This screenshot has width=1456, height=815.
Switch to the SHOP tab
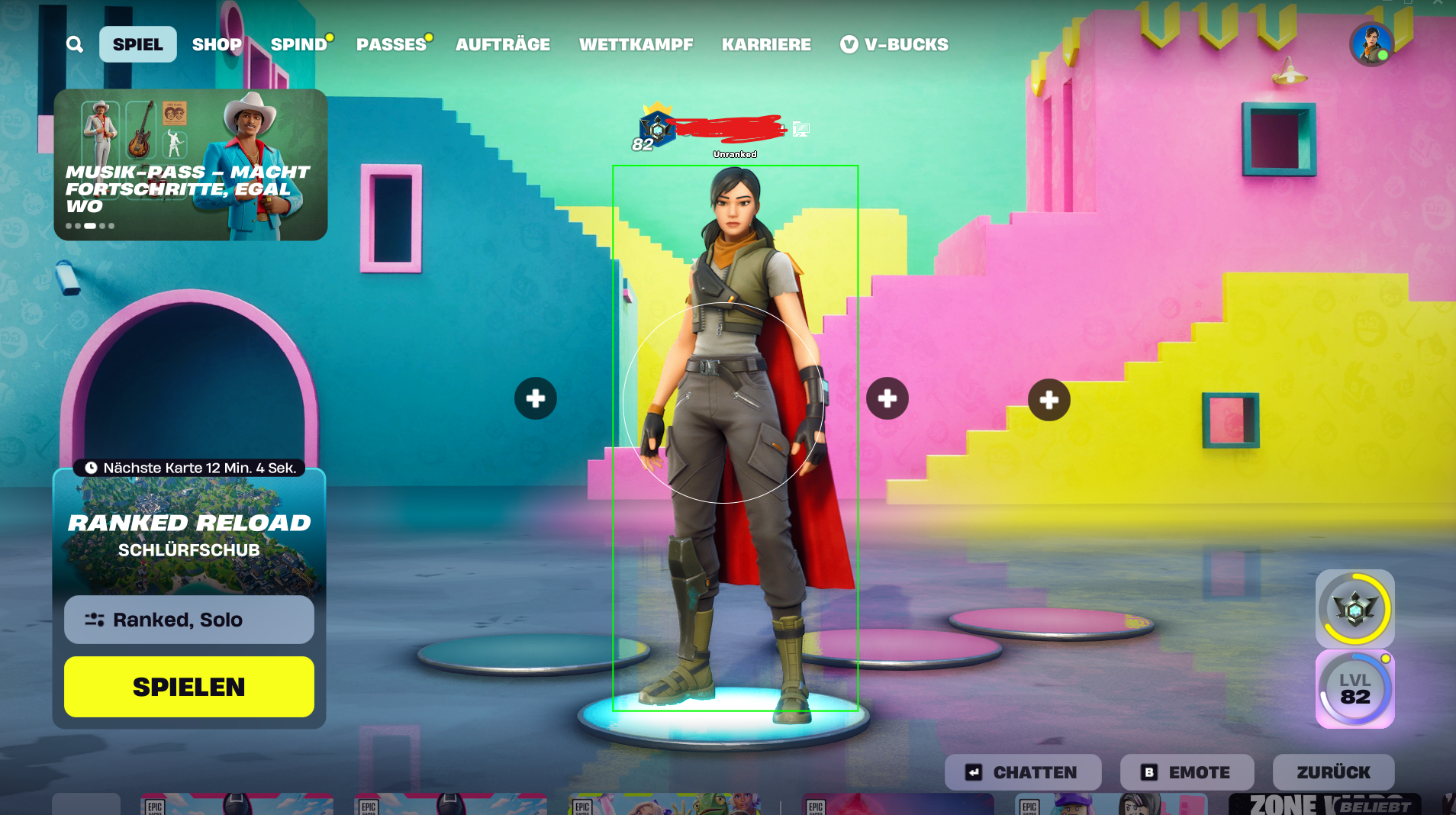(217, 44)
